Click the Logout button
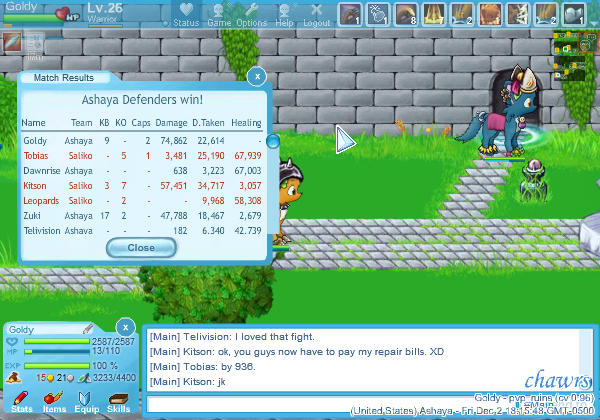600x420 pixels. click(317, 15)
